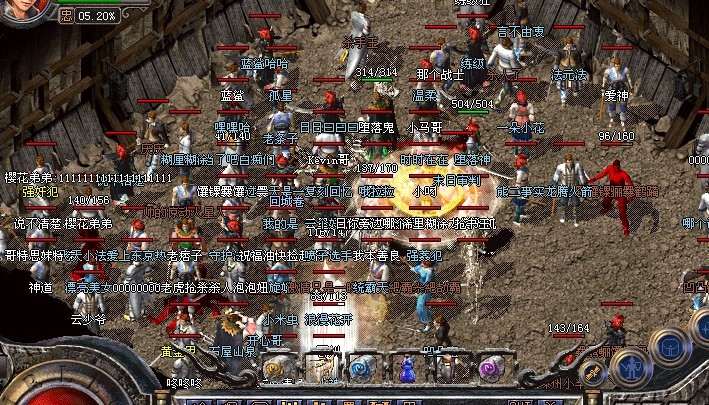This screenshot has height=405, width=709.
Task: Select the gold scroll hotbar slot
Action: point(277,369)
